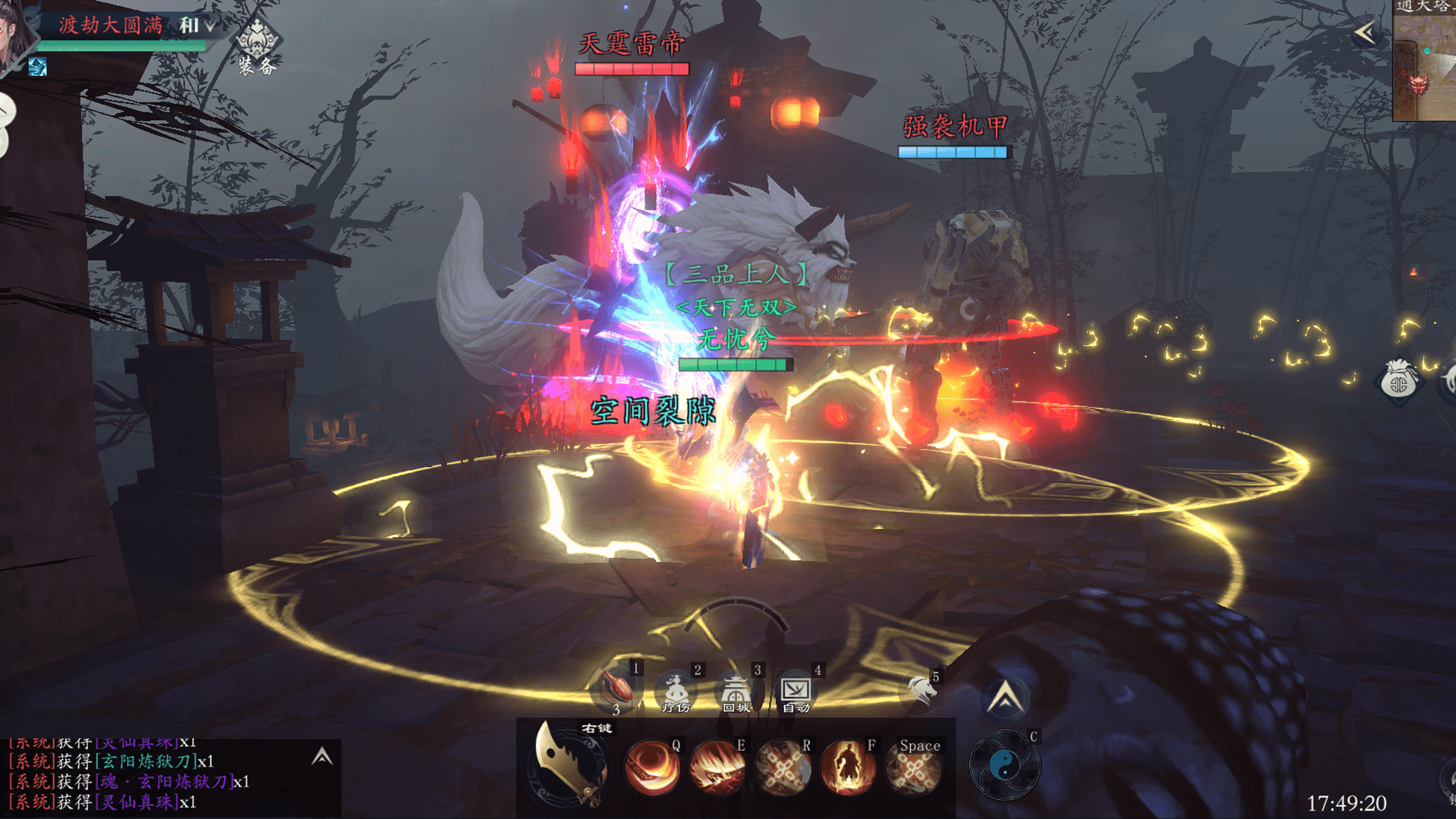Viewport: 1456px width, 819px height.
Task: Collapse the minimap using the left arrow
Action: click(x=1365, y=33)
